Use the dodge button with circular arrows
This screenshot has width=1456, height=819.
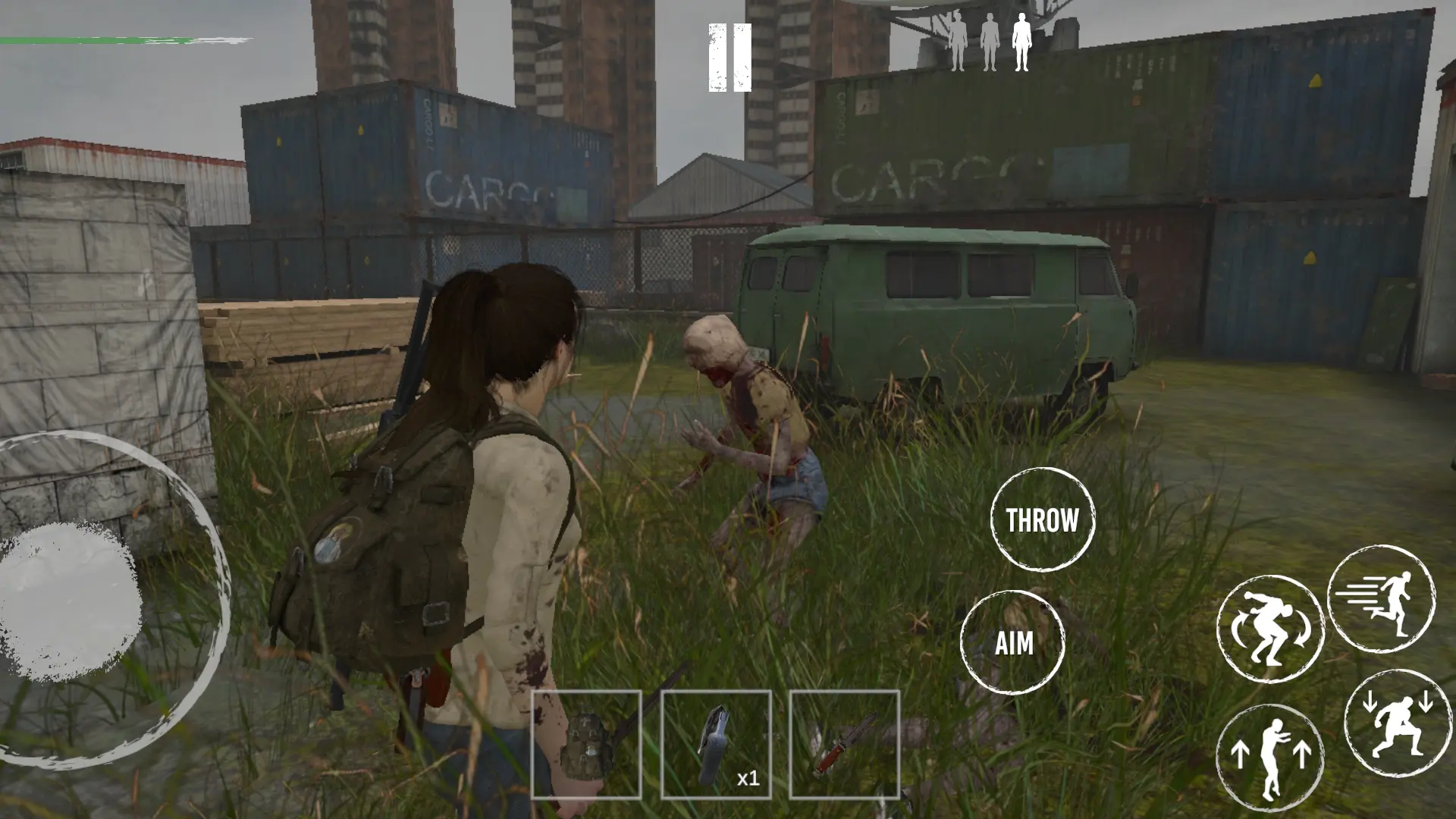1270,629
